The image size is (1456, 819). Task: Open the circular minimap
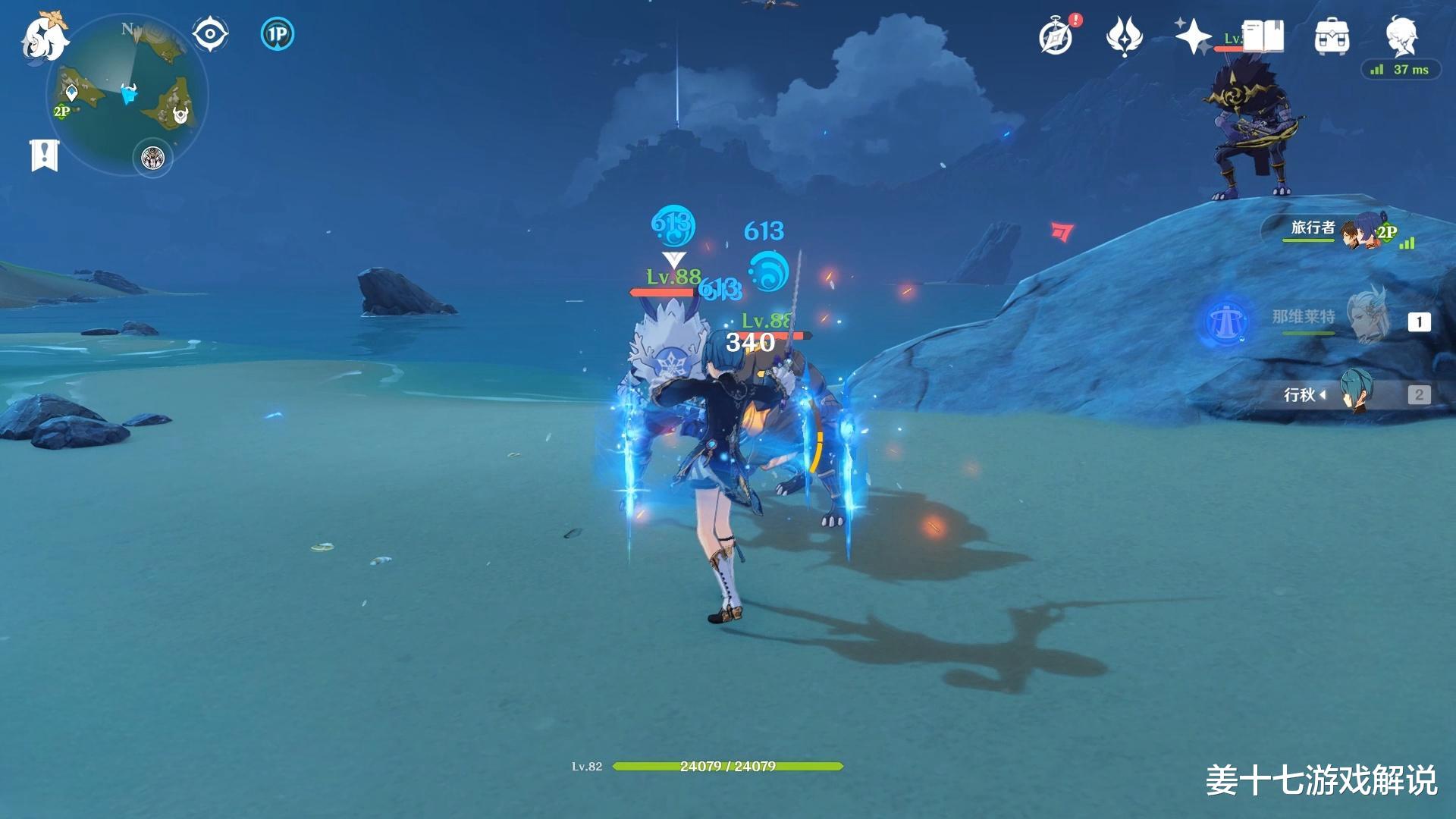pyautogui.click(x=127, y=96)
